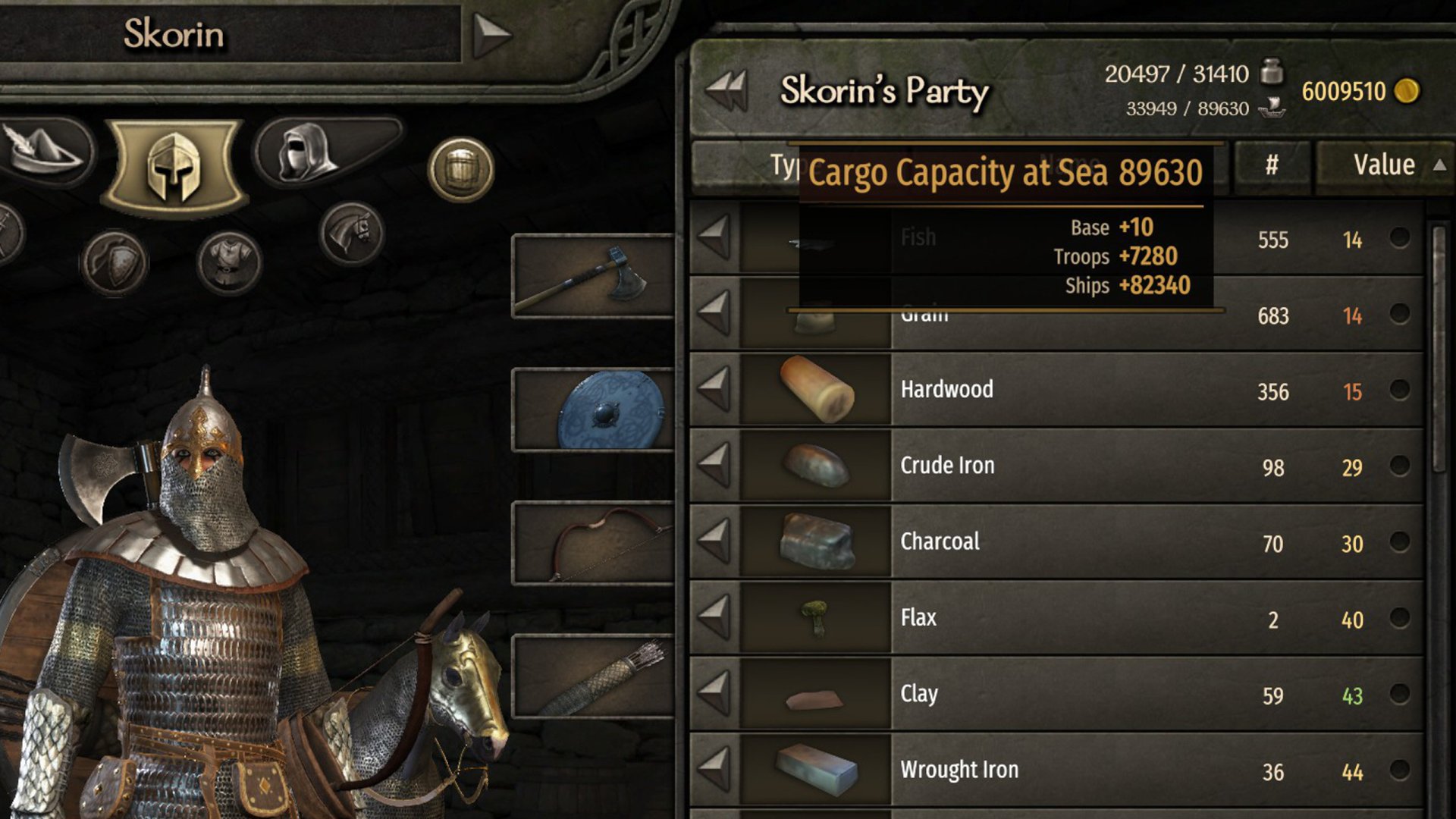Sort inventory by Value column
The width and height of the screenshot is (1456, 819).
[1384, 165]
